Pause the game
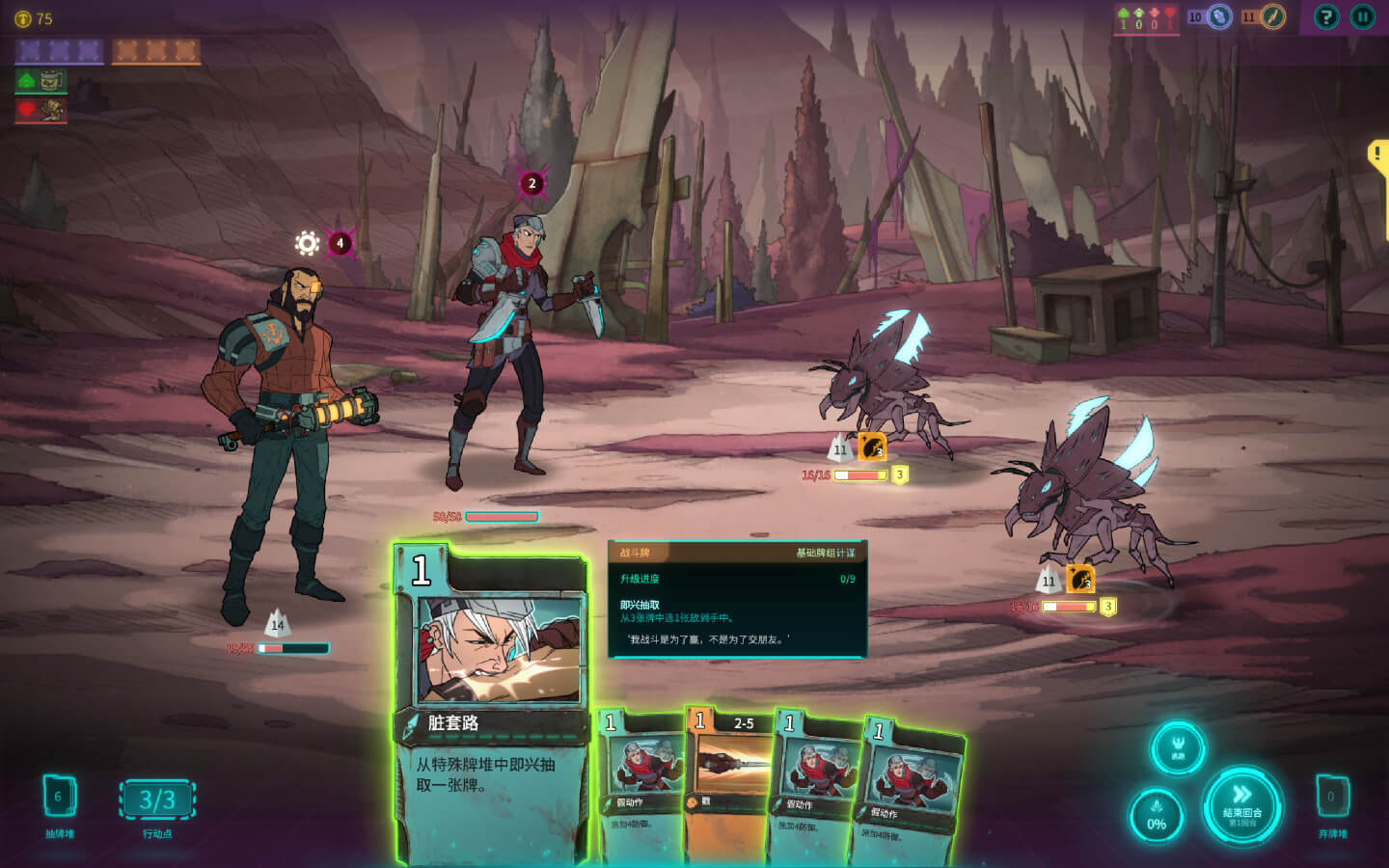This screenshot has width=1389, height=868. click(x=1362, y=16)
